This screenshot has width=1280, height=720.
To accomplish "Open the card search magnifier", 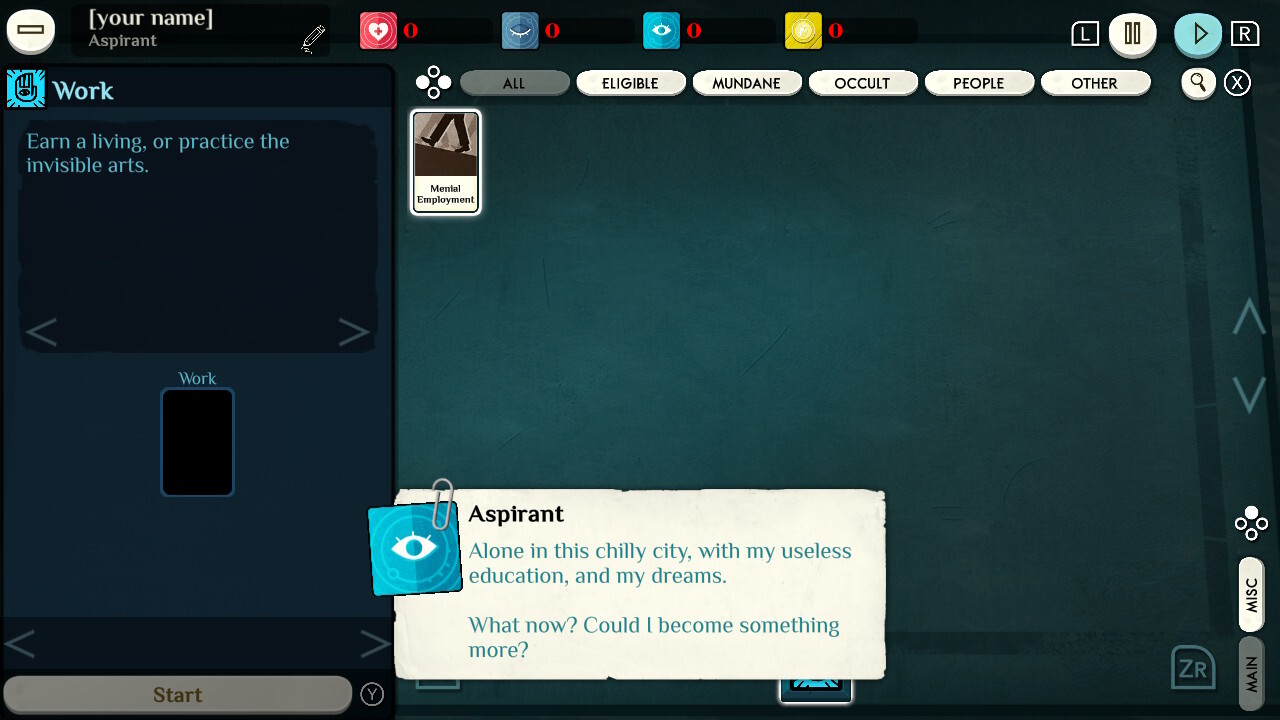I will [x=1198, y=83].
